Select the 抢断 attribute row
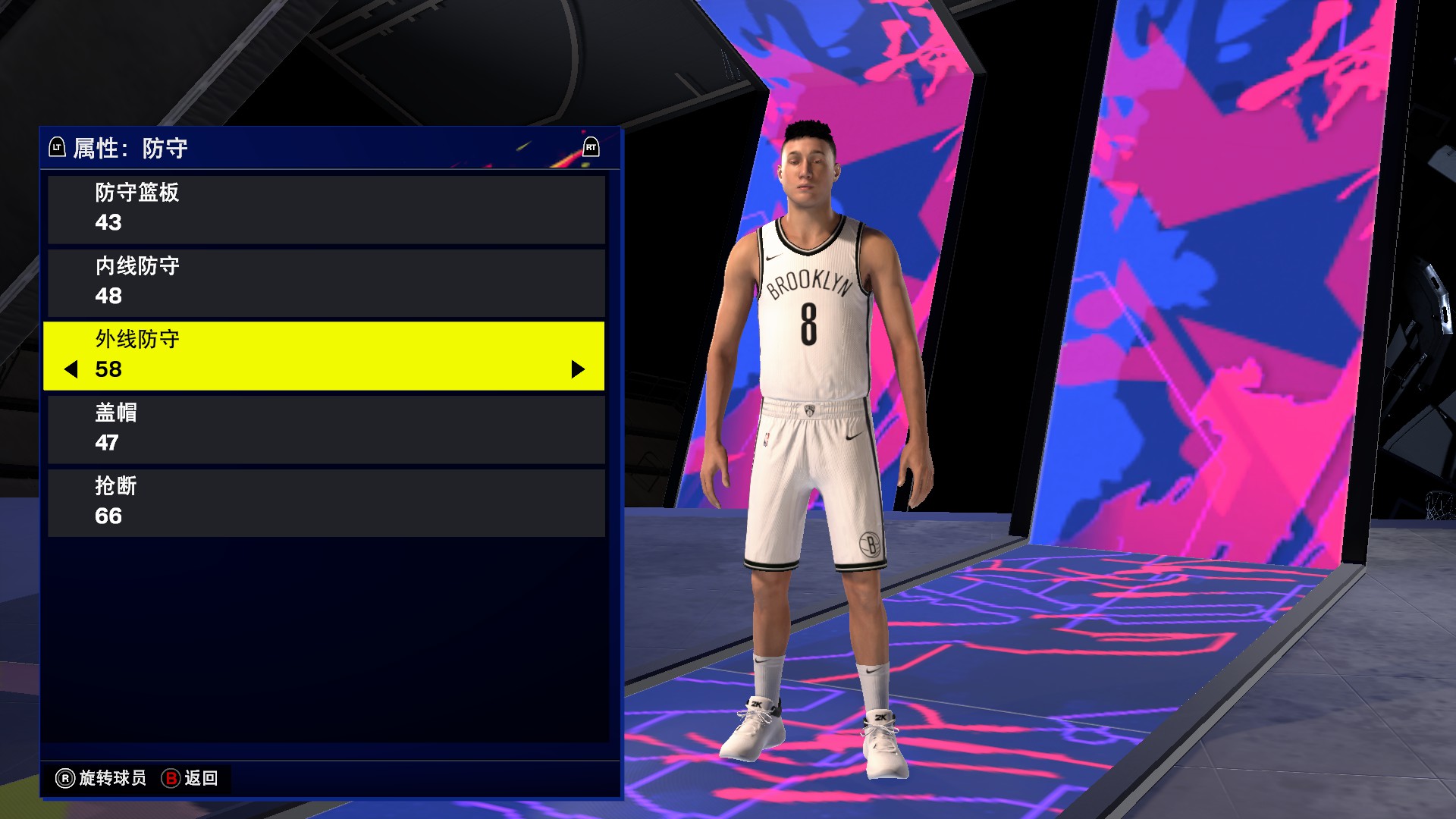This screenshot has width=1456, height=819. pyautogui.click(x=326, y=501)
